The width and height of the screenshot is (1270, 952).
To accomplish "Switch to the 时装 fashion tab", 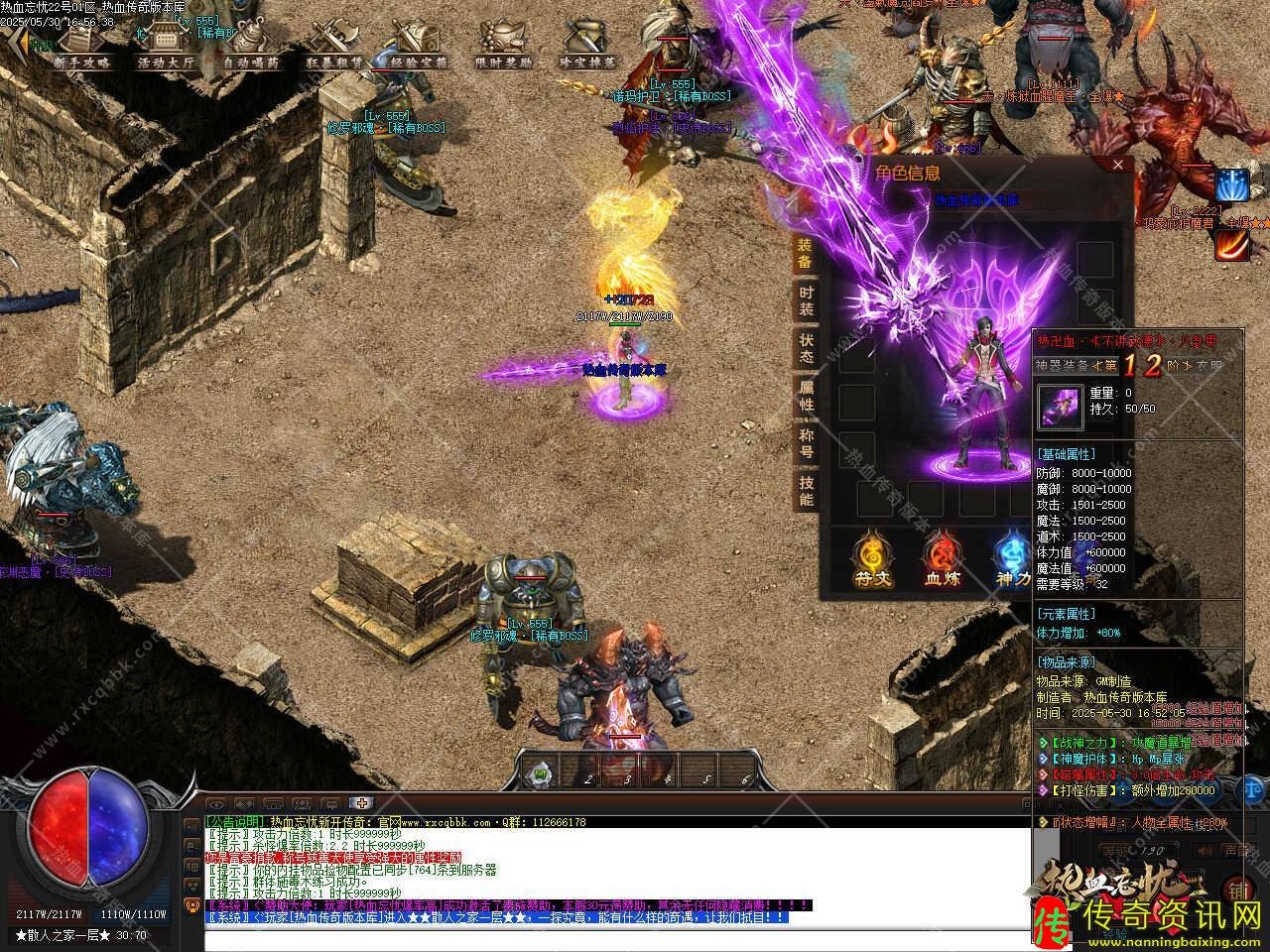I will tap(806, 300).
